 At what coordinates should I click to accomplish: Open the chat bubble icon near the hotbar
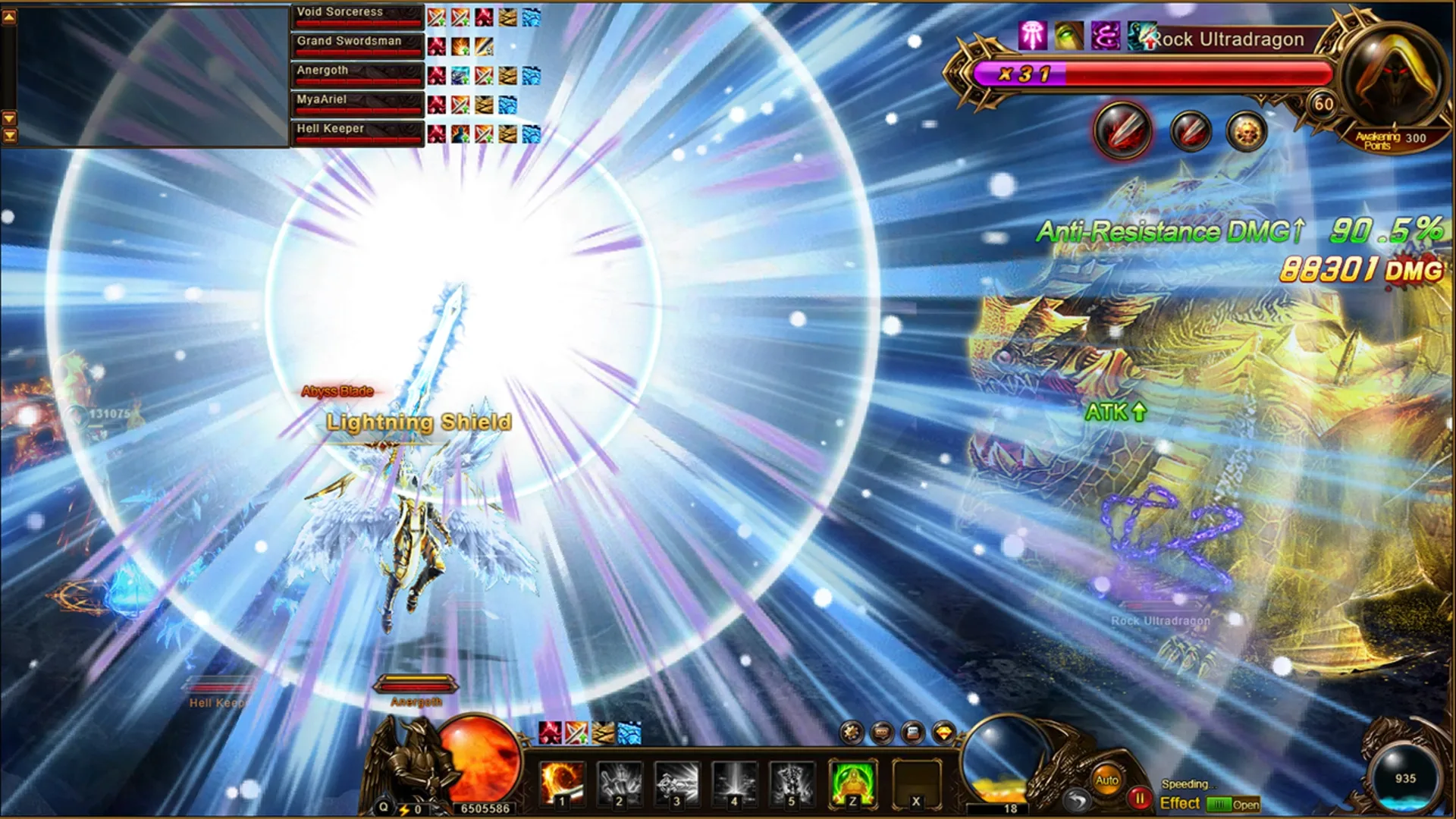[x=880, y=732]
